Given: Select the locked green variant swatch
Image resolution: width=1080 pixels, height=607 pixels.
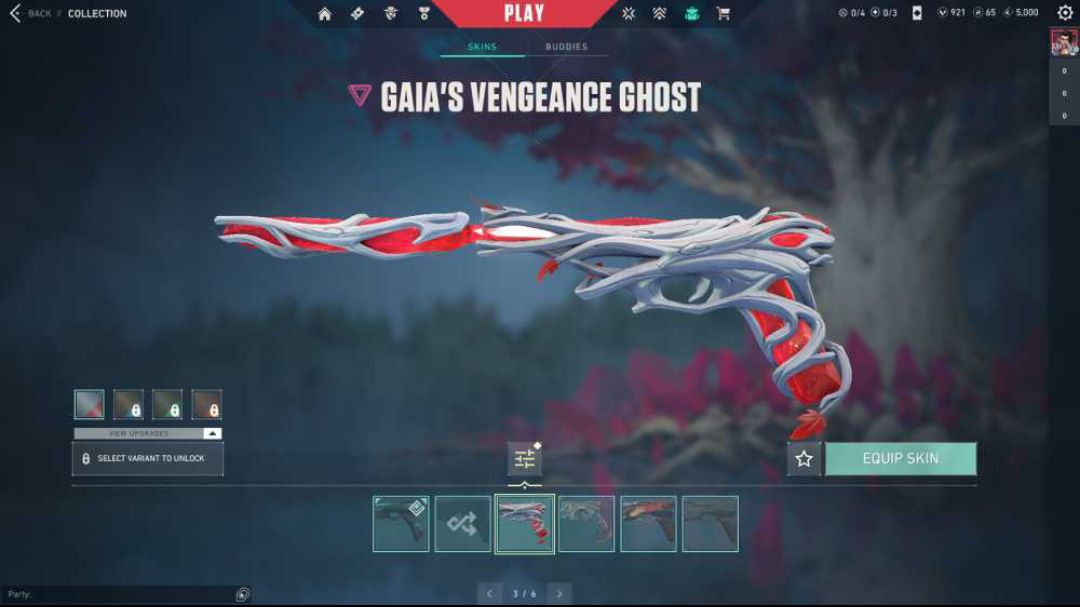Looking at the screenshot, I should tap(167, 404).
